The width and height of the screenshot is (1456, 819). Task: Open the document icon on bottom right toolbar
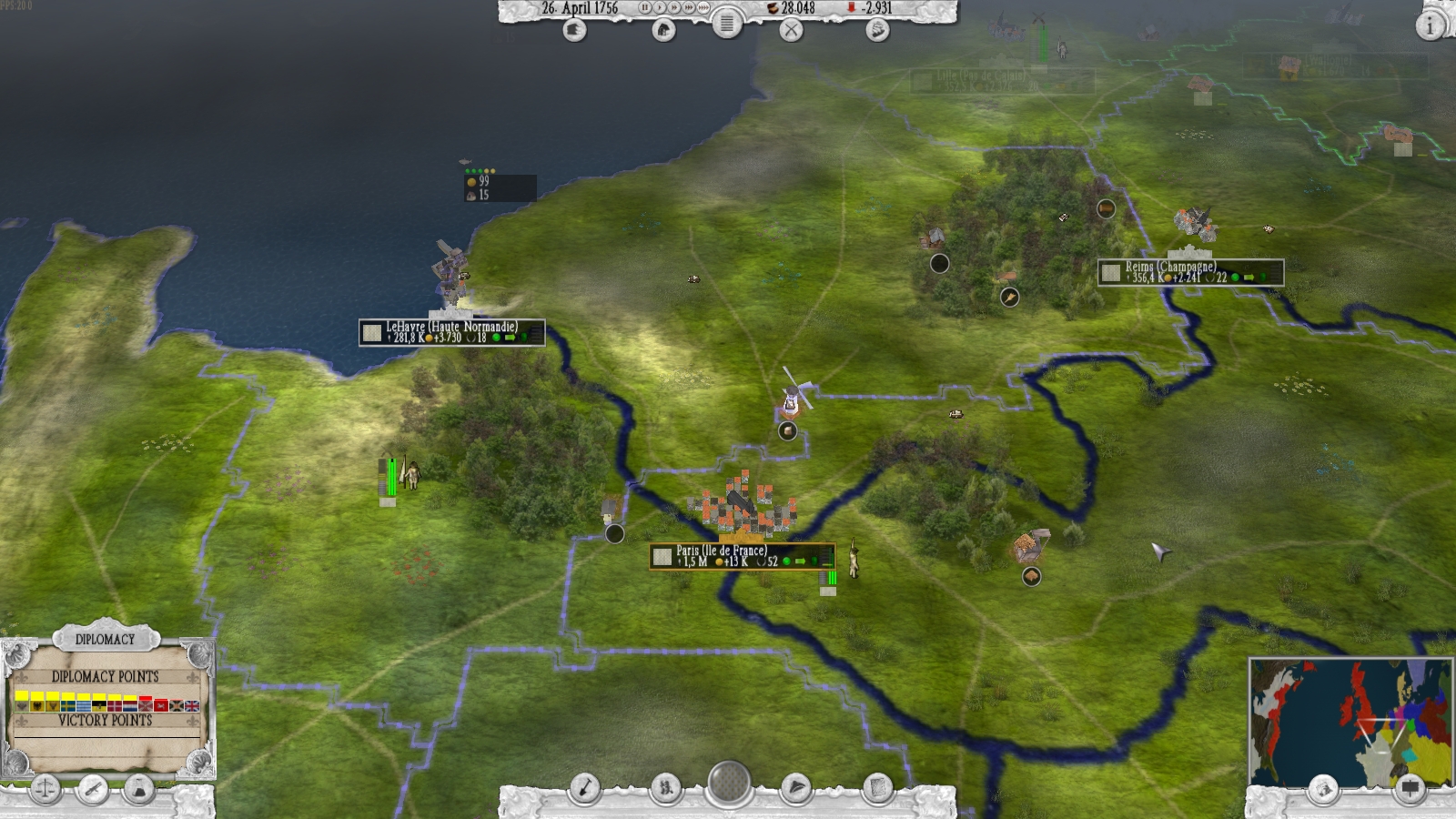point(879,788)
